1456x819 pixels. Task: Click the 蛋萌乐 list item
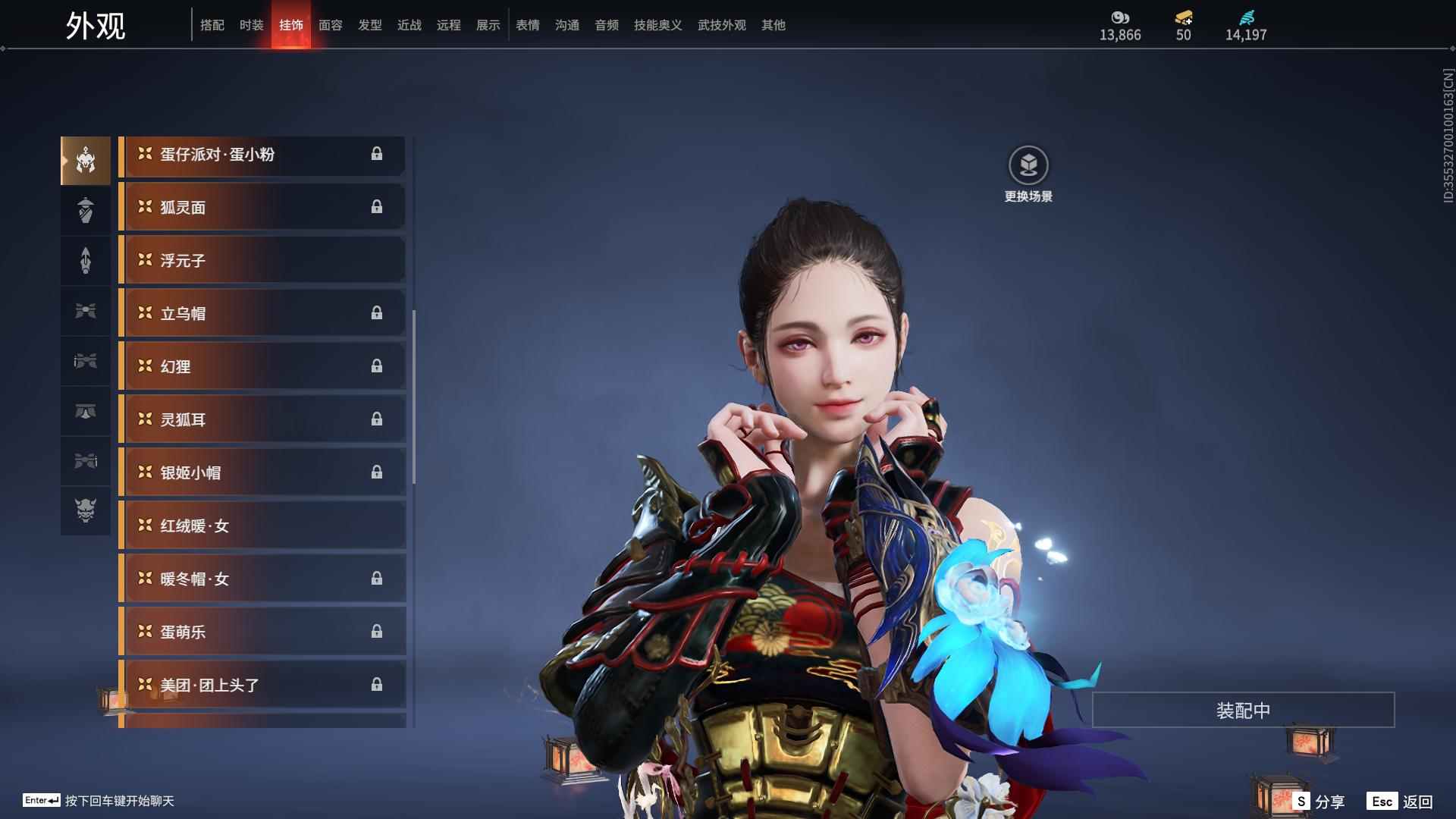coord(262,632)
